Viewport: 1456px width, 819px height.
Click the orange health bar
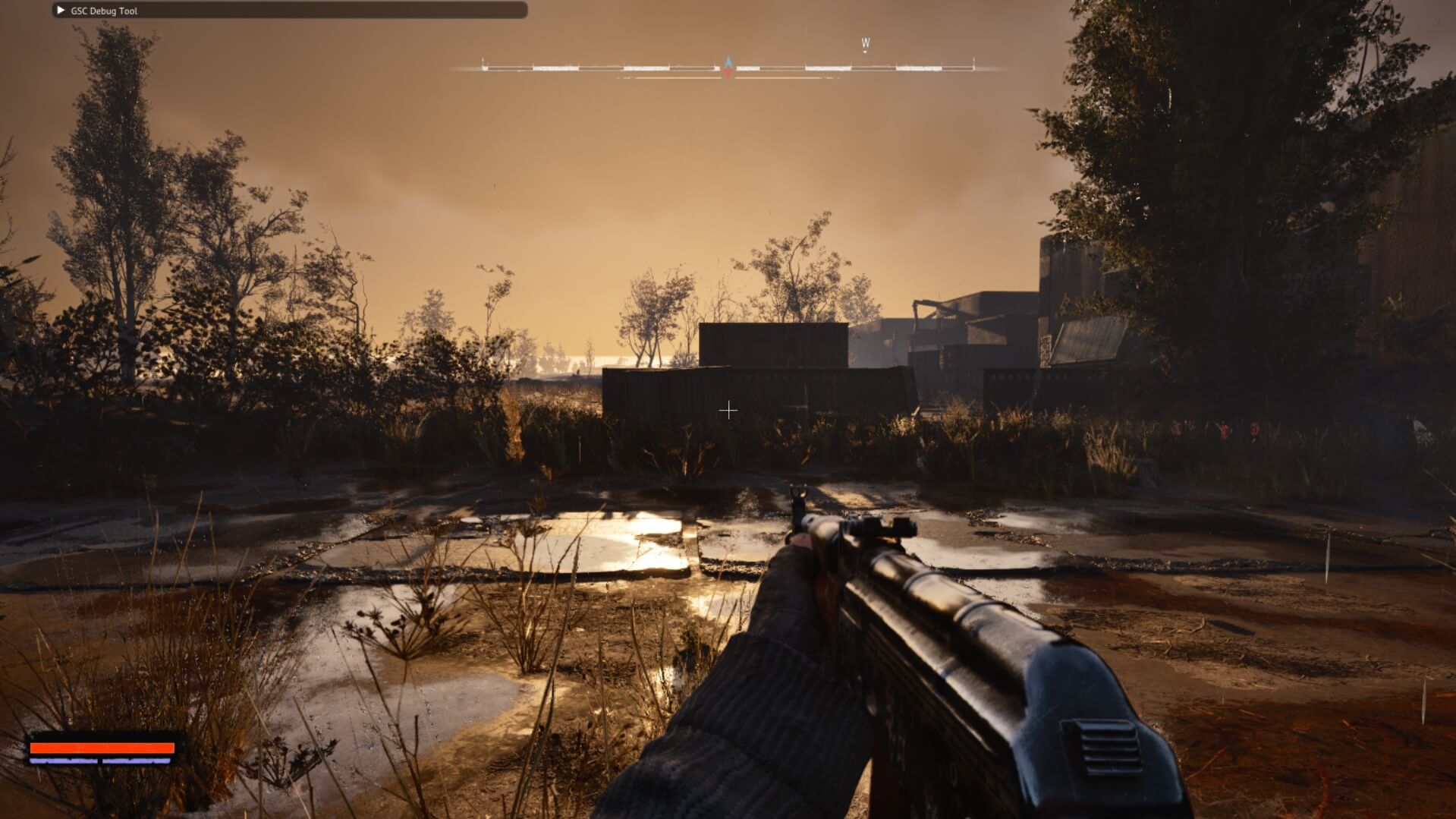pos(102,748)
